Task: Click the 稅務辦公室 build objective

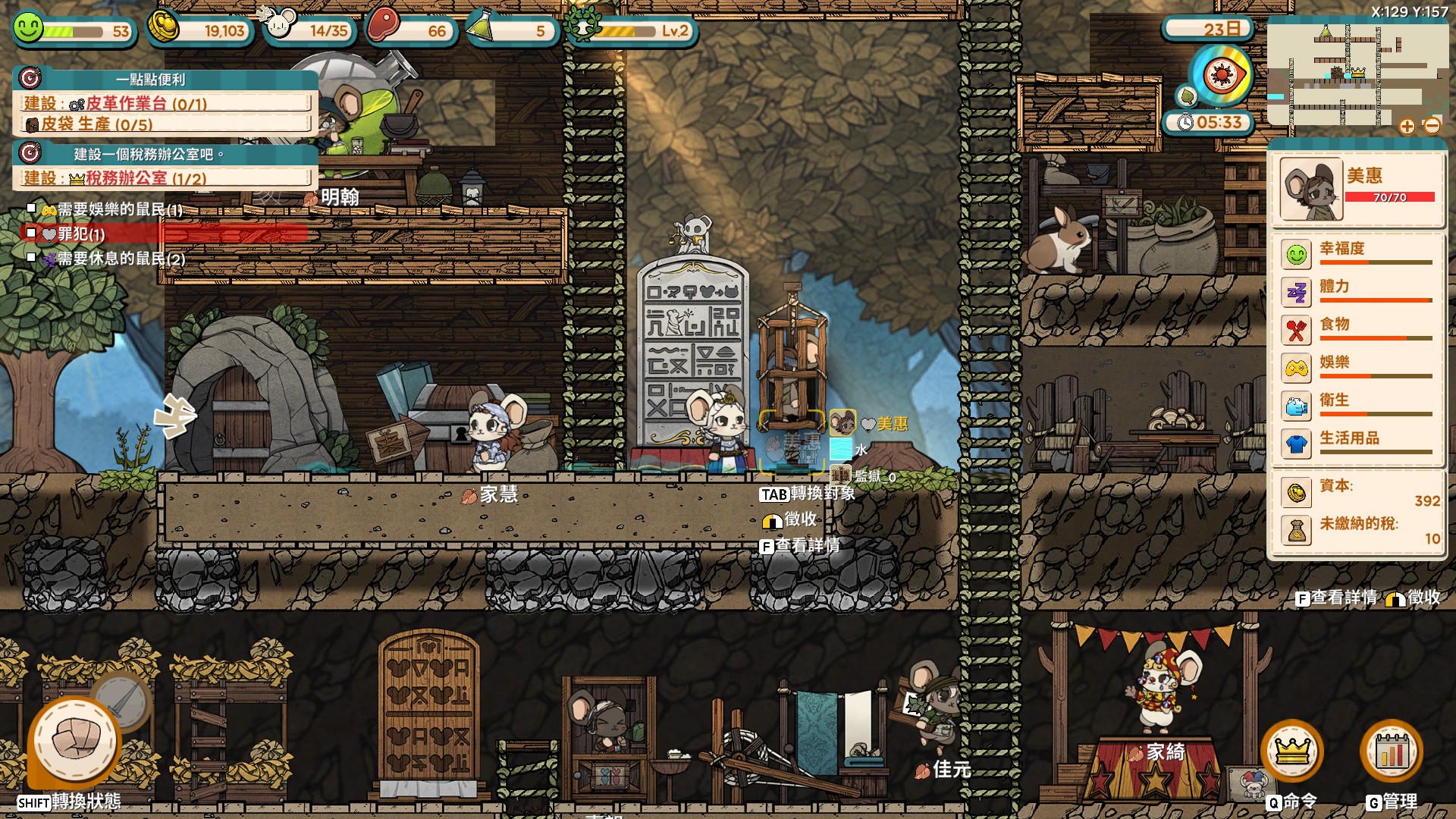Action: click(x=164, y=178)
